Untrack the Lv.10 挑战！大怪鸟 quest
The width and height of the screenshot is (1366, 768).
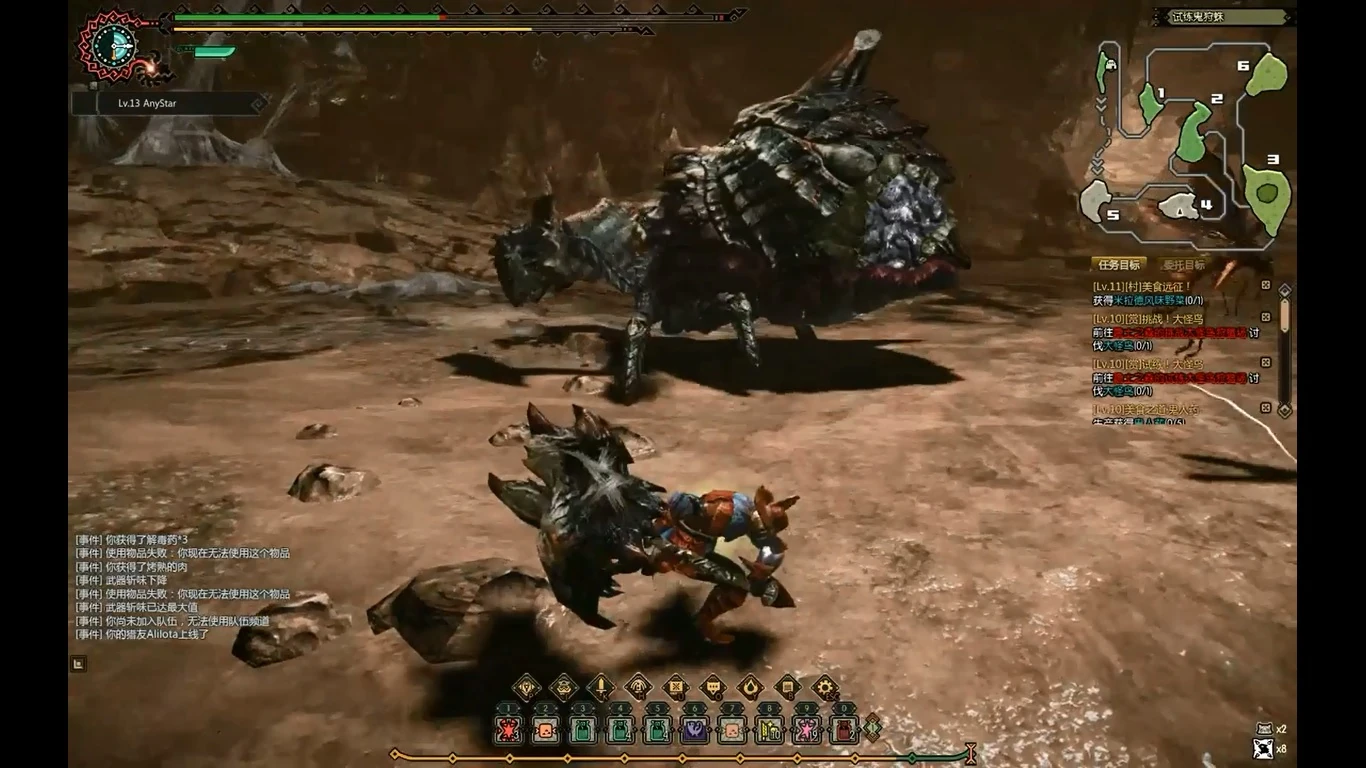coord(1264,316)
